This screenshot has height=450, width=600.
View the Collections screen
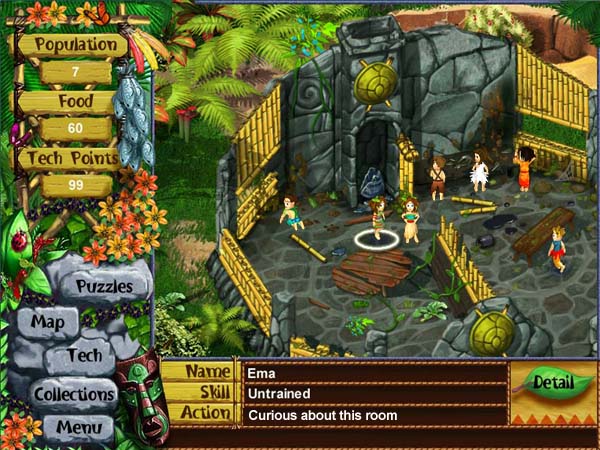pyautogui.click(x=74, y=393)
